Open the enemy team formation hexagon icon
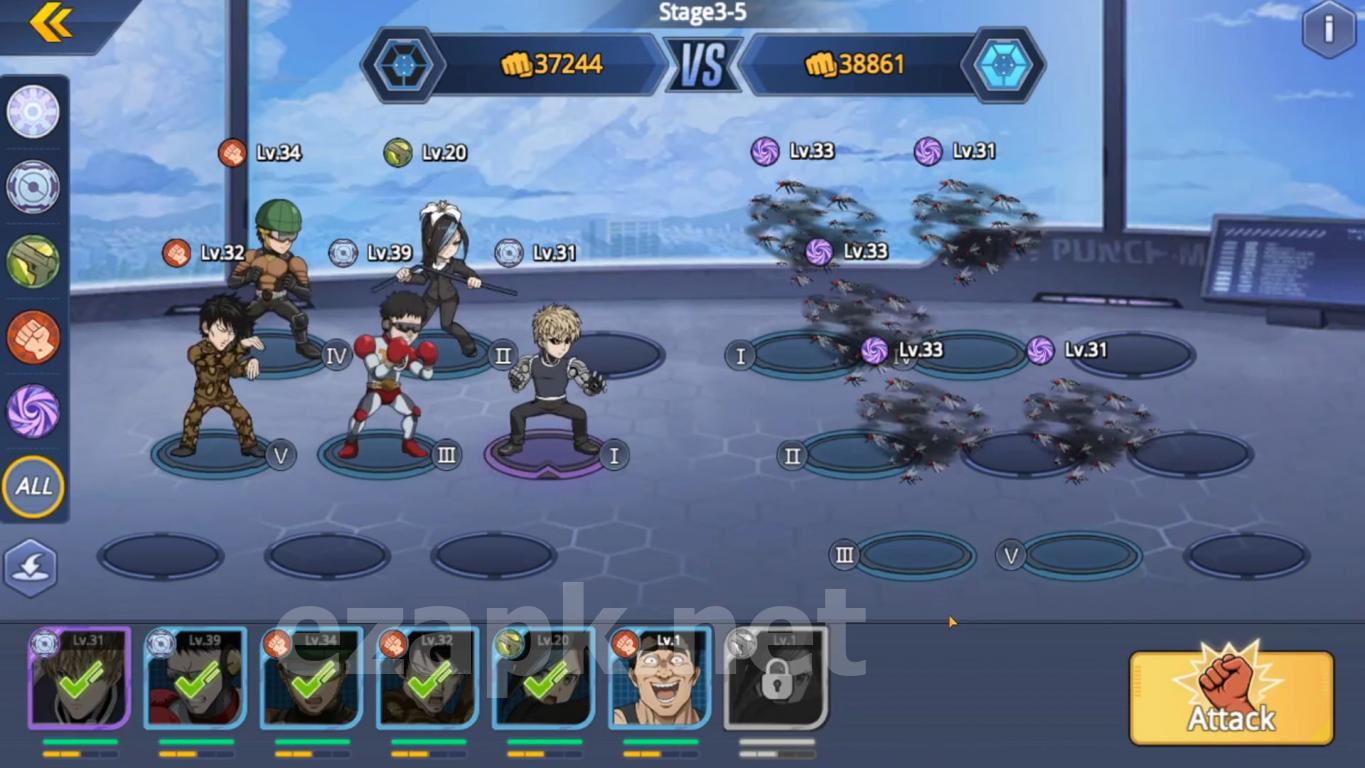Screen dimensions: 1365x768 (1003, 65)
